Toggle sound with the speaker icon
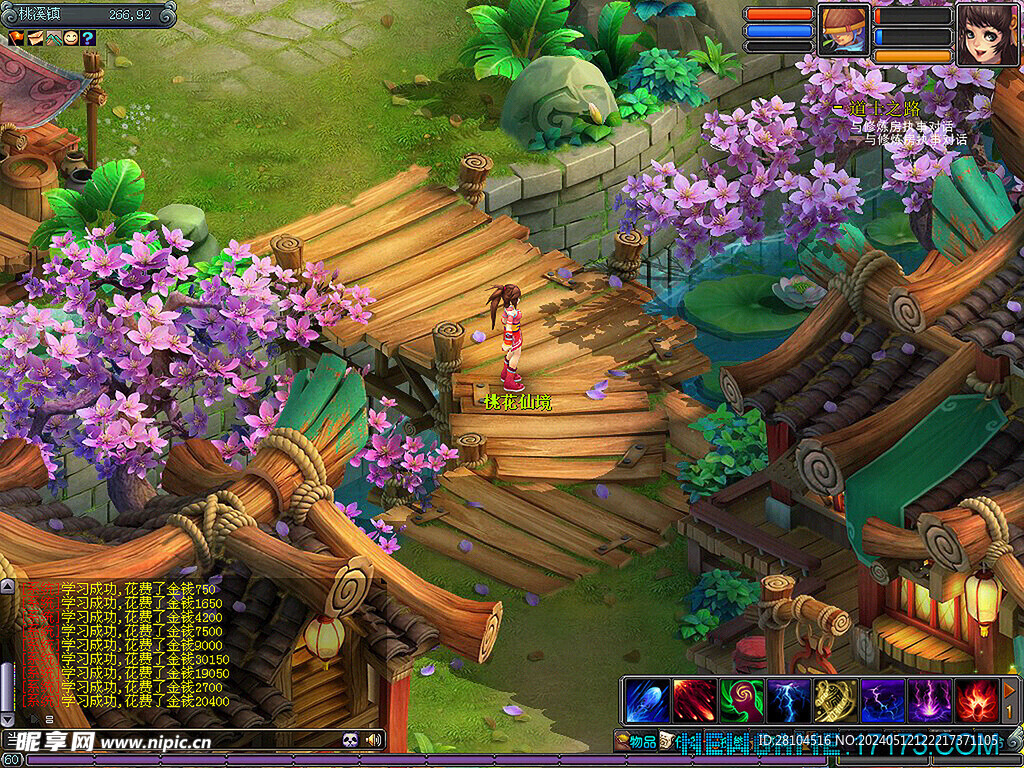The height and width of the screenshot is (768, 1024). coord(374,740)
